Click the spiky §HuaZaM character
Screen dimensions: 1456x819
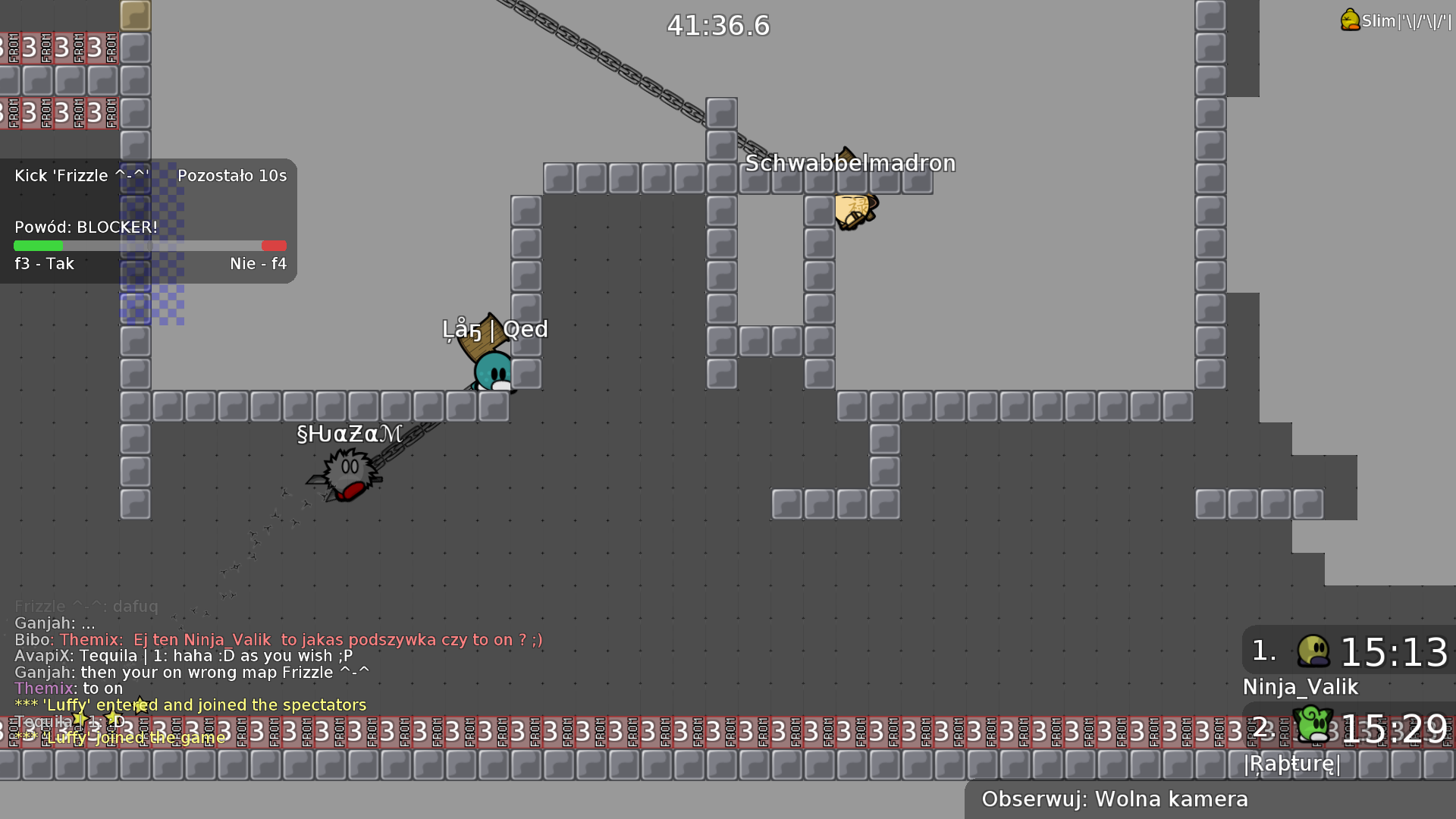[347, 468]
